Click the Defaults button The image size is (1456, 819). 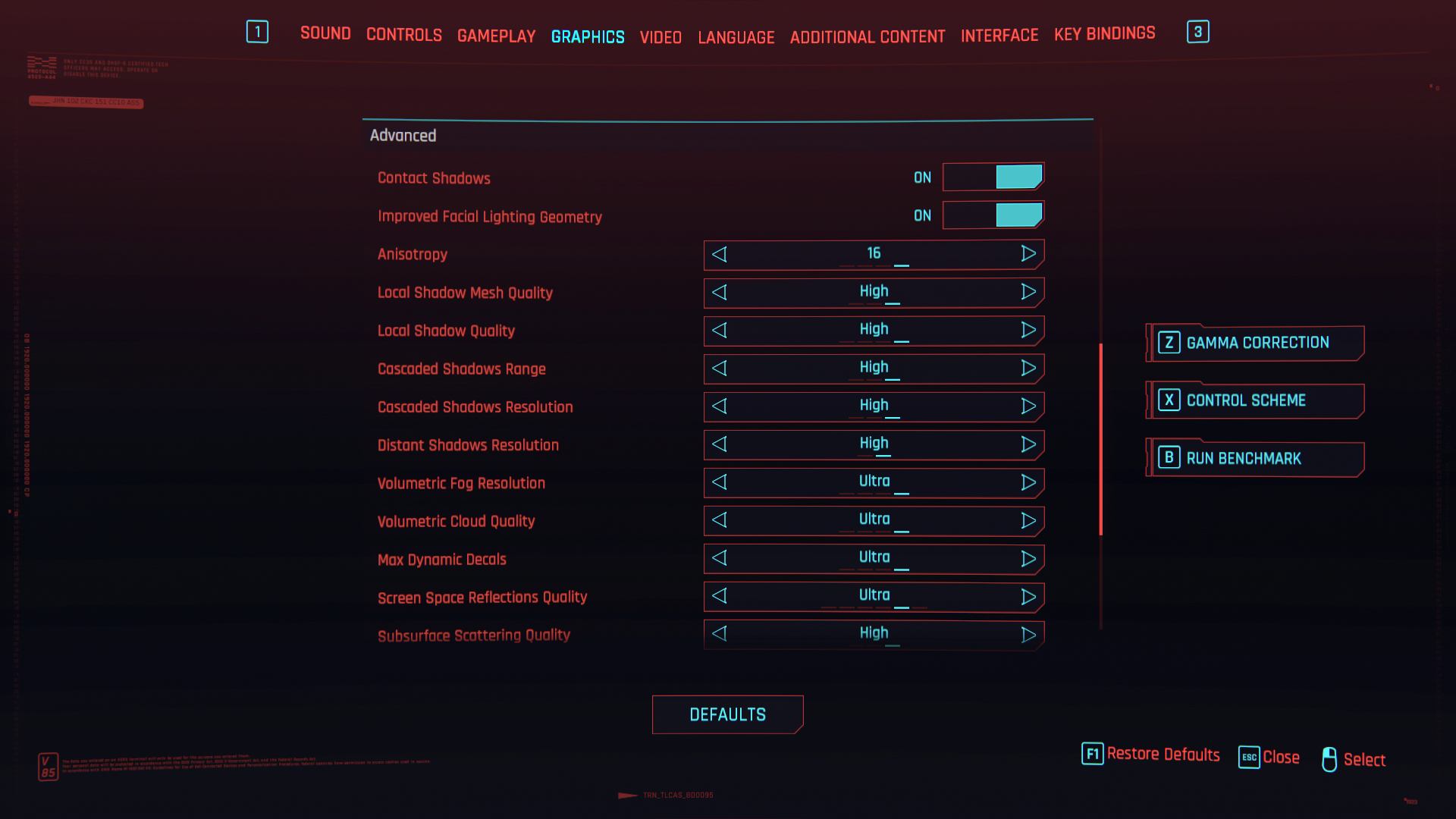(727, 714)
